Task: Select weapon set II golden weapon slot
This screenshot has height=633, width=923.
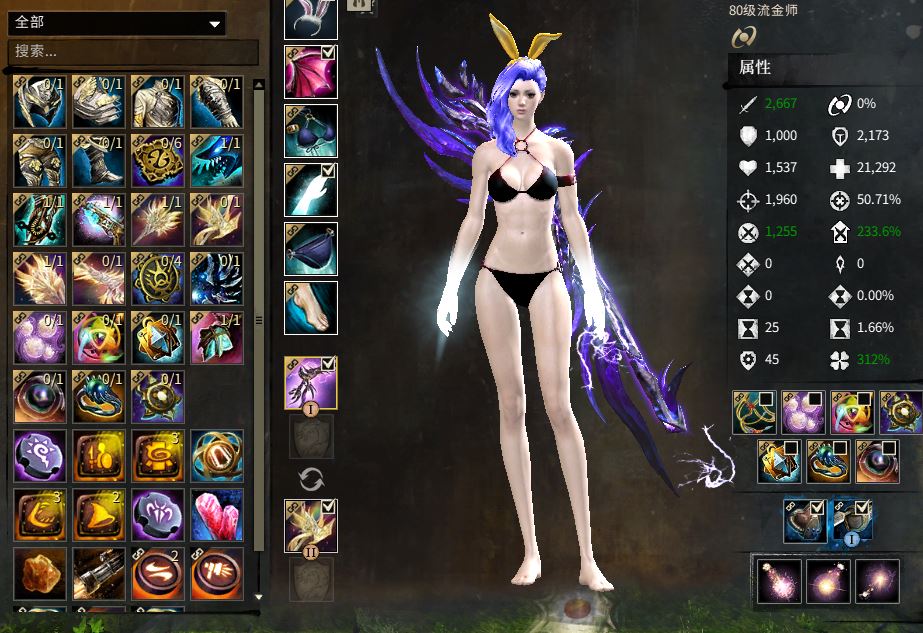Action: click(311, 526)
